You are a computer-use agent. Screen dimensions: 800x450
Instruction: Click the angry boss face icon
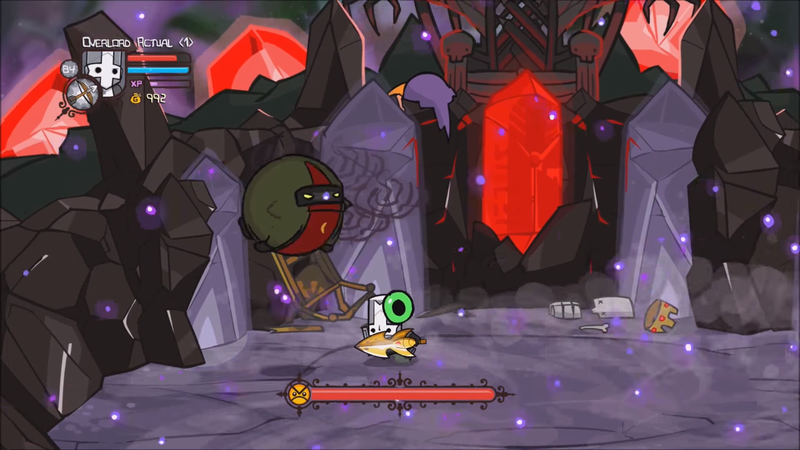[x=298, y=393]
